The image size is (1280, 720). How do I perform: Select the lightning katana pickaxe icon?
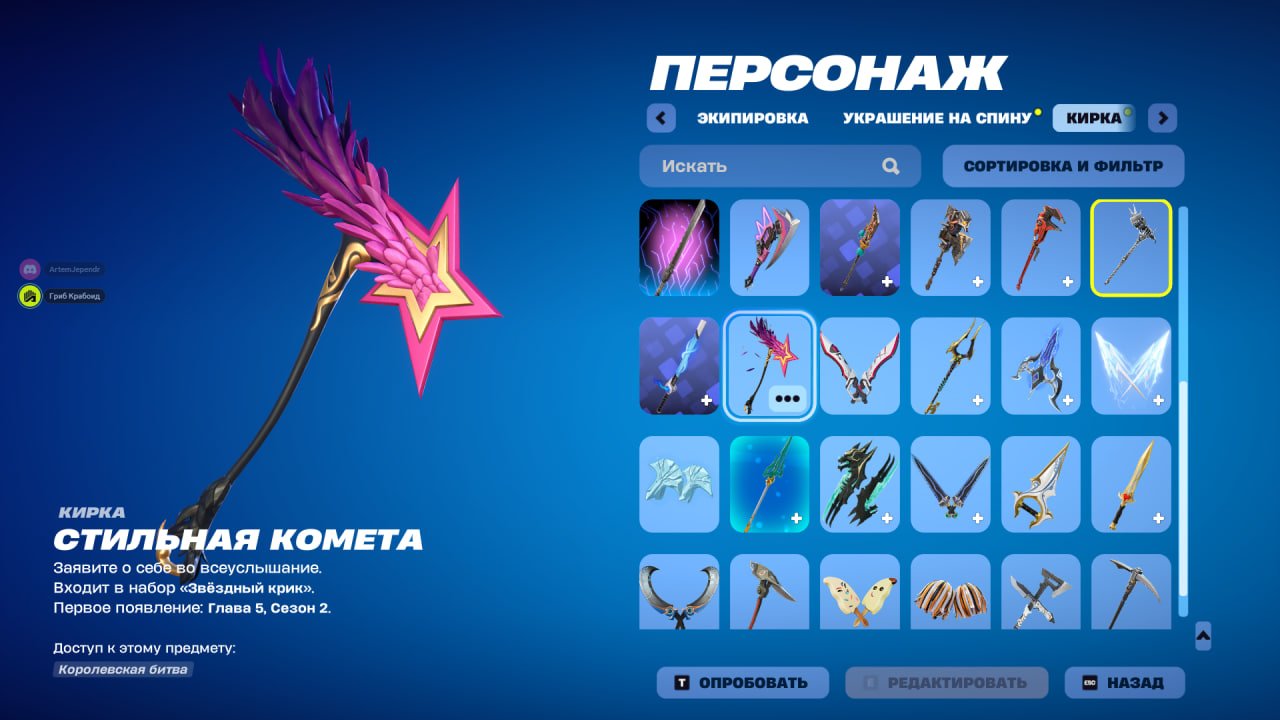coord(679,247)
